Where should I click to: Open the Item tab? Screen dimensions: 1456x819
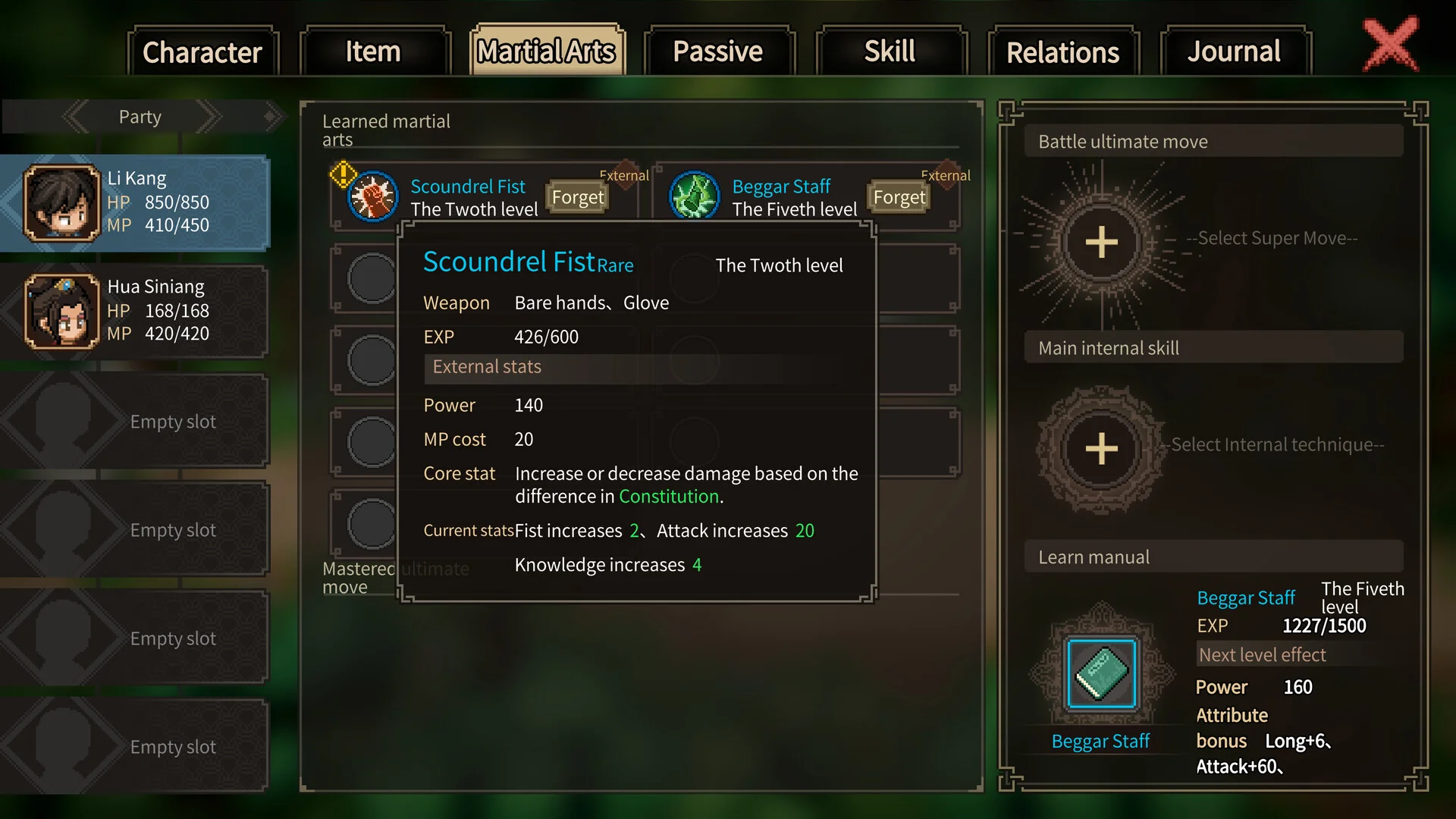click(374, 52)
